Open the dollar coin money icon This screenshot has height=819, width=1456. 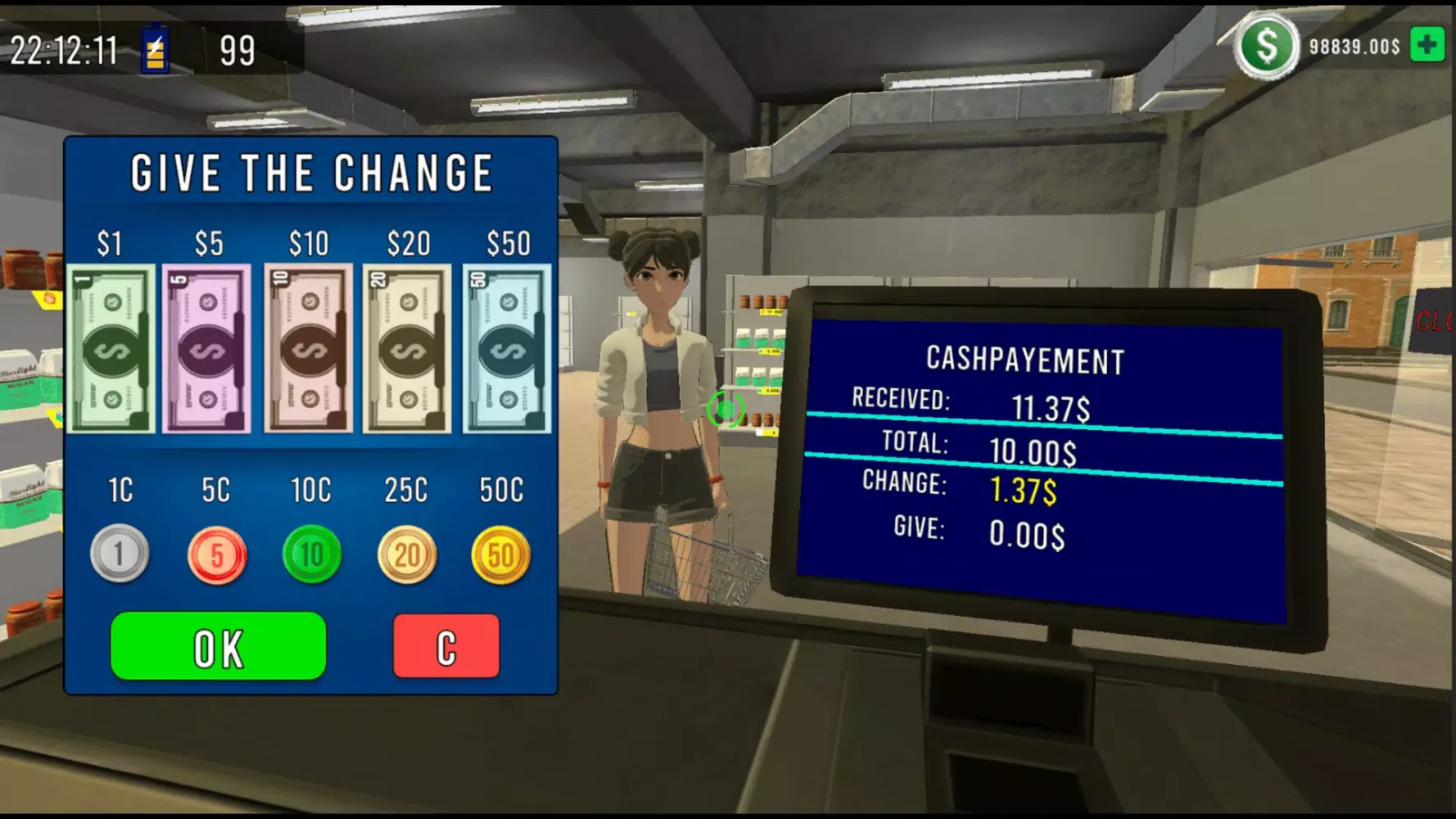[1266, 47]
